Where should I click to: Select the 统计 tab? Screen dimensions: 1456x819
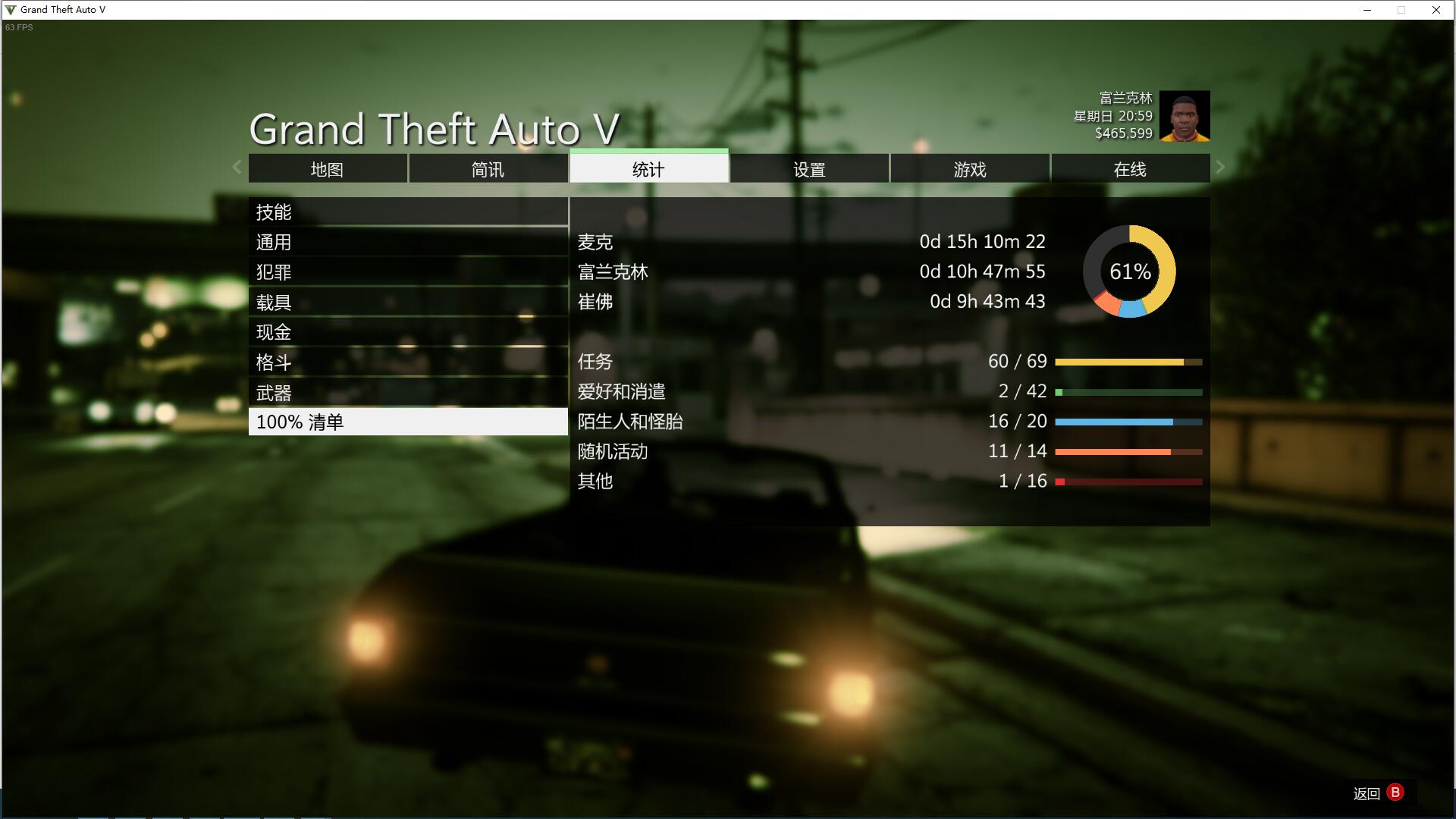tap(648, 168)
